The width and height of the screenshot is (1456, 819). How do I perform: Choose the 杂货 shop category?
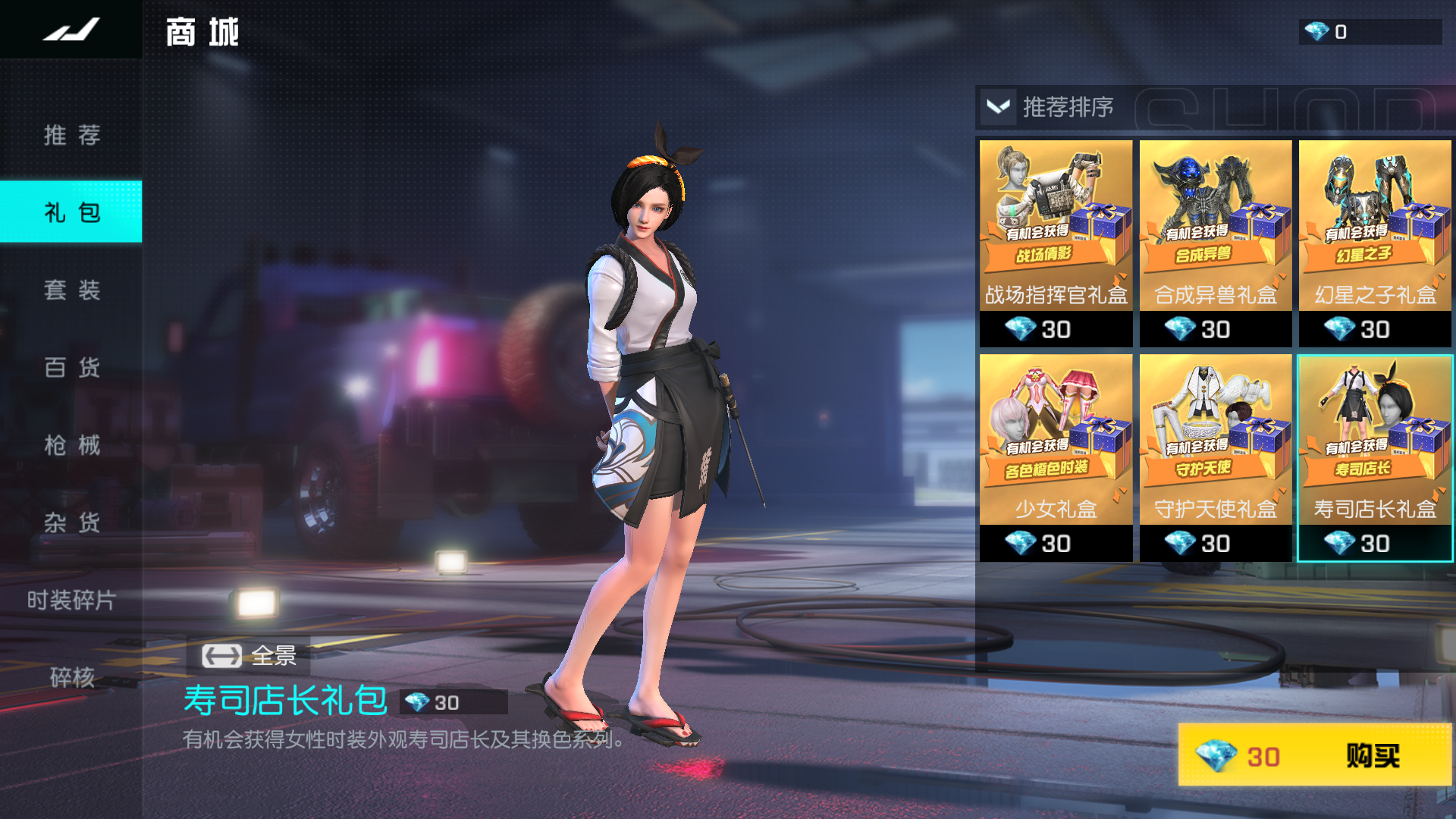(71, 522)
